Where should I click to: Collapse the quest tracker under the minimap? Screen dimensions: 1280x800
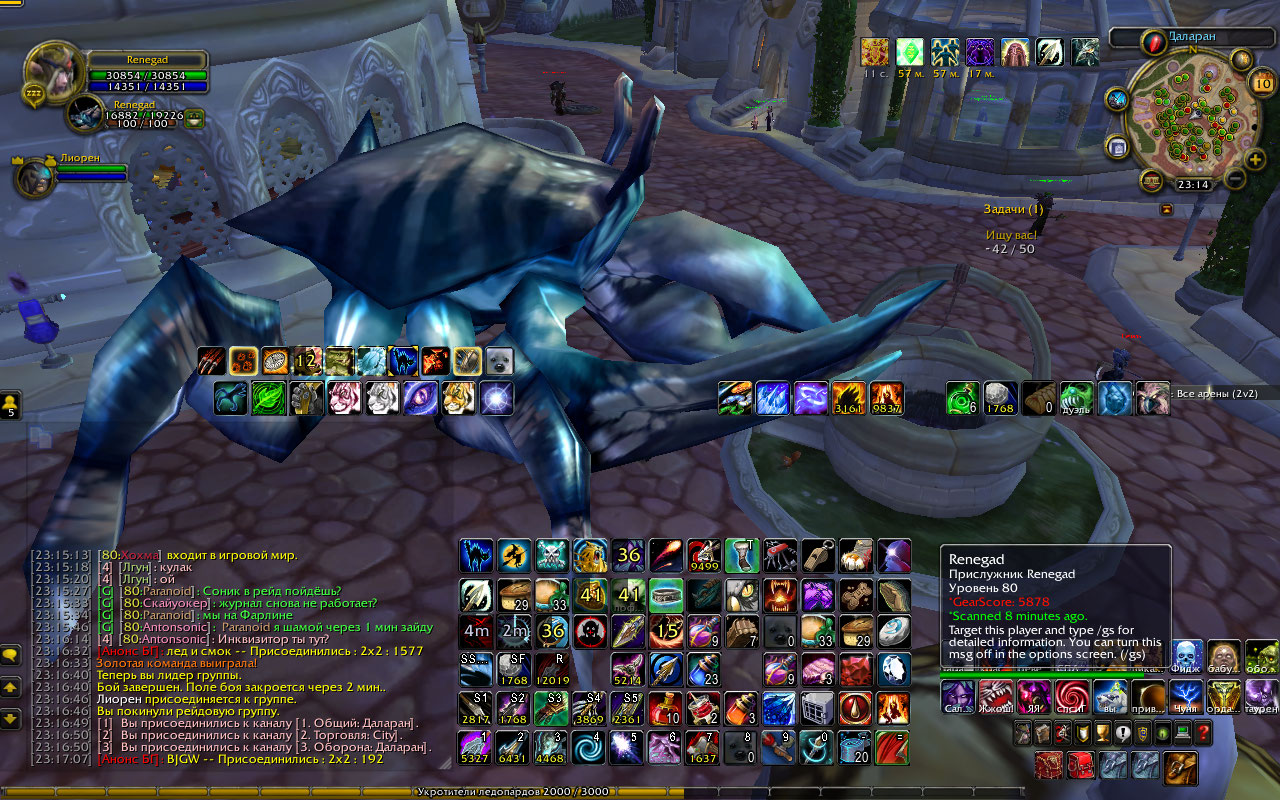1166,209
